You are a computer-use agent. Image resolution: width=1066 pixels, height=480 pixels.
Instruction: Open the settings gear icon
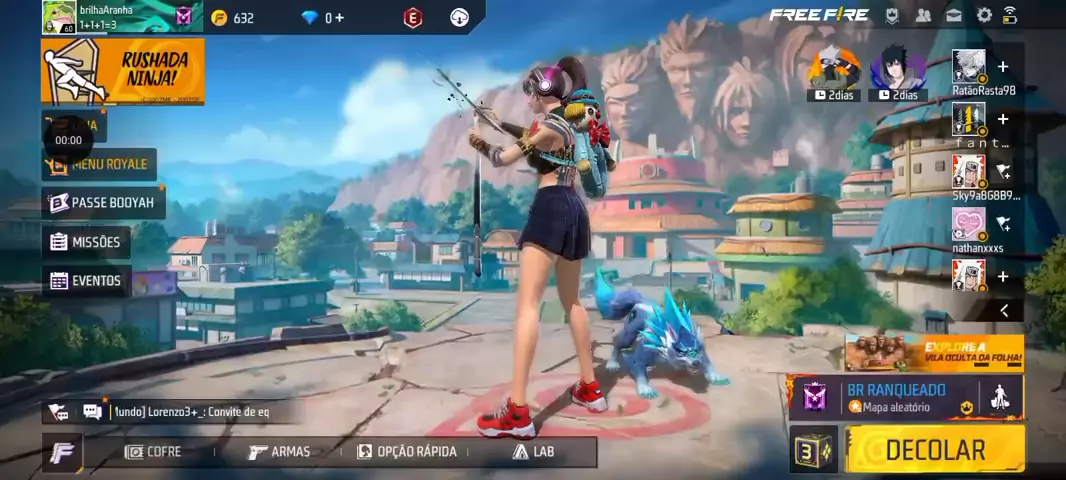click(984, 15)
